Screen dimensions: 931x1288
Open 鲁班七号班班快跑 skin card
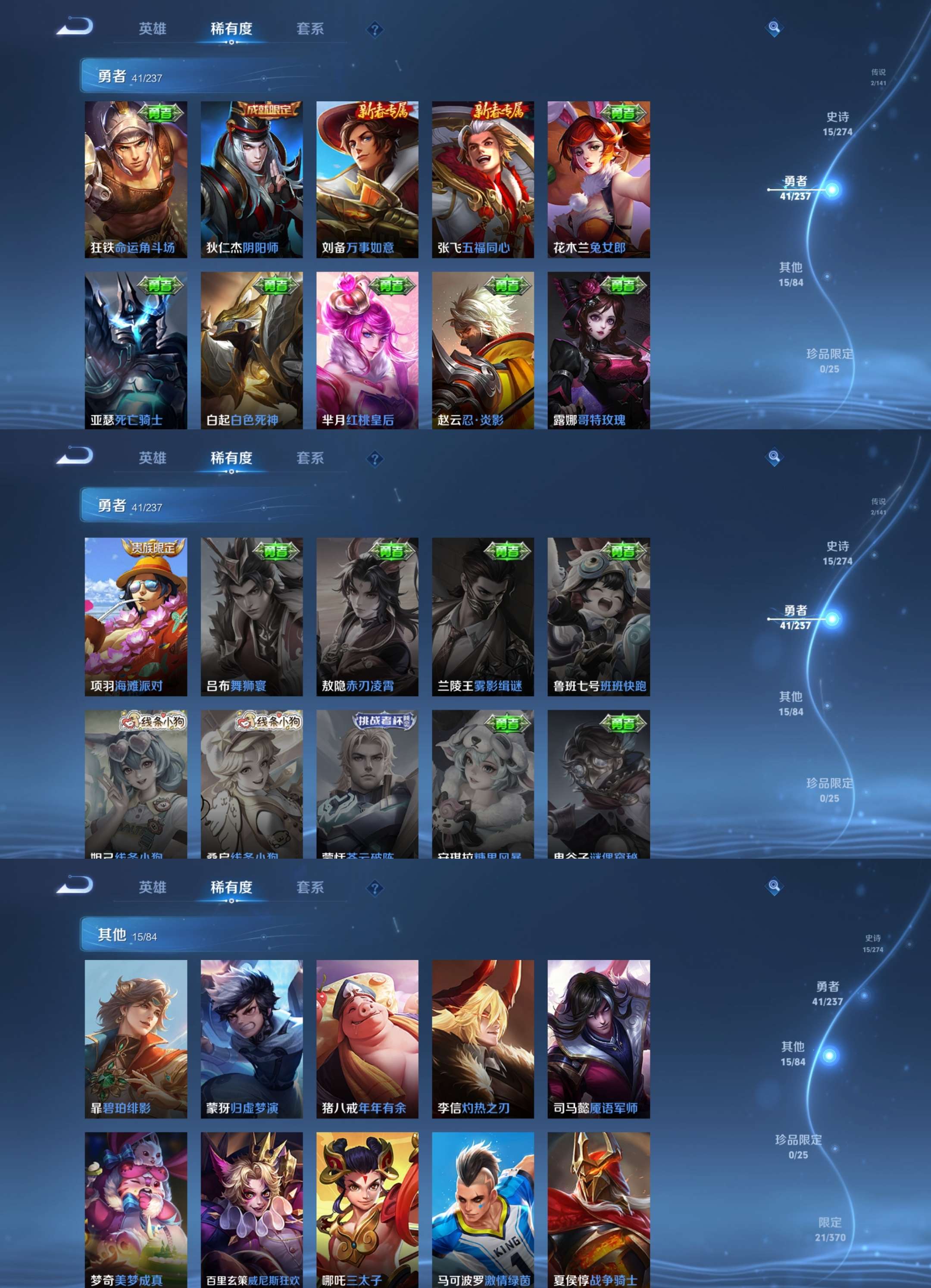click(598, 616)
